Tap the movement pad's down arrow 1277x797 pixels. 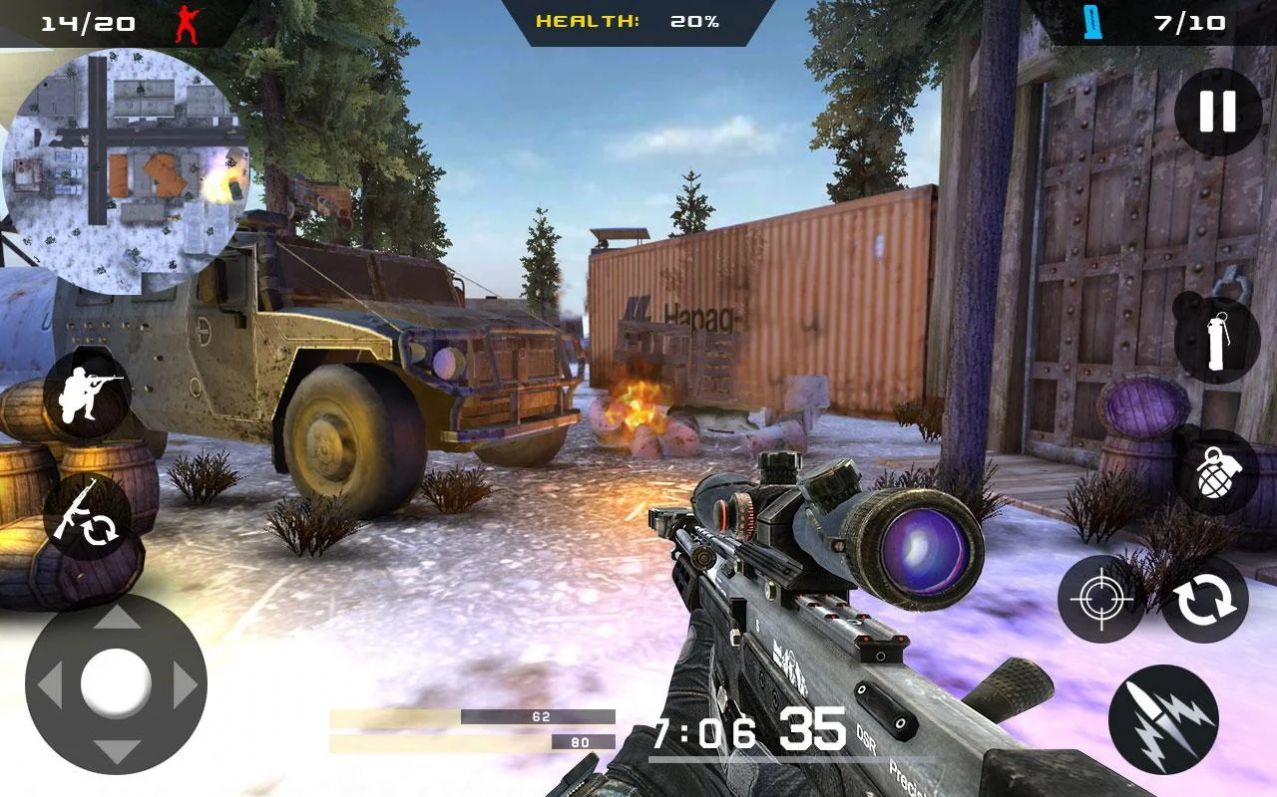coord(116,752)
